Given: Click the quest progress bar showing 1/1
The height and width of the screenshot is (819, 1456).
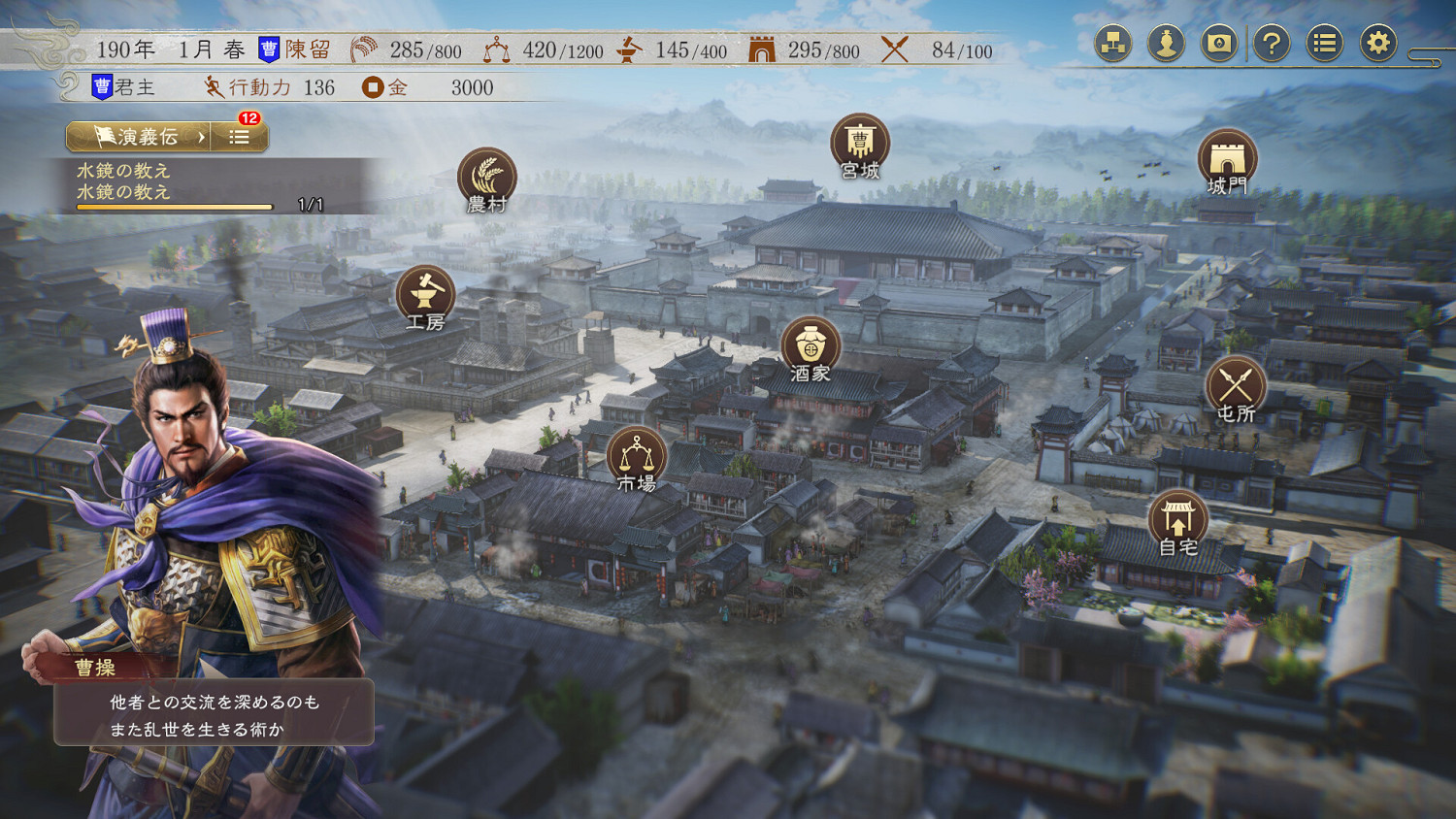Looking at the screenshot, I should 175,205.
